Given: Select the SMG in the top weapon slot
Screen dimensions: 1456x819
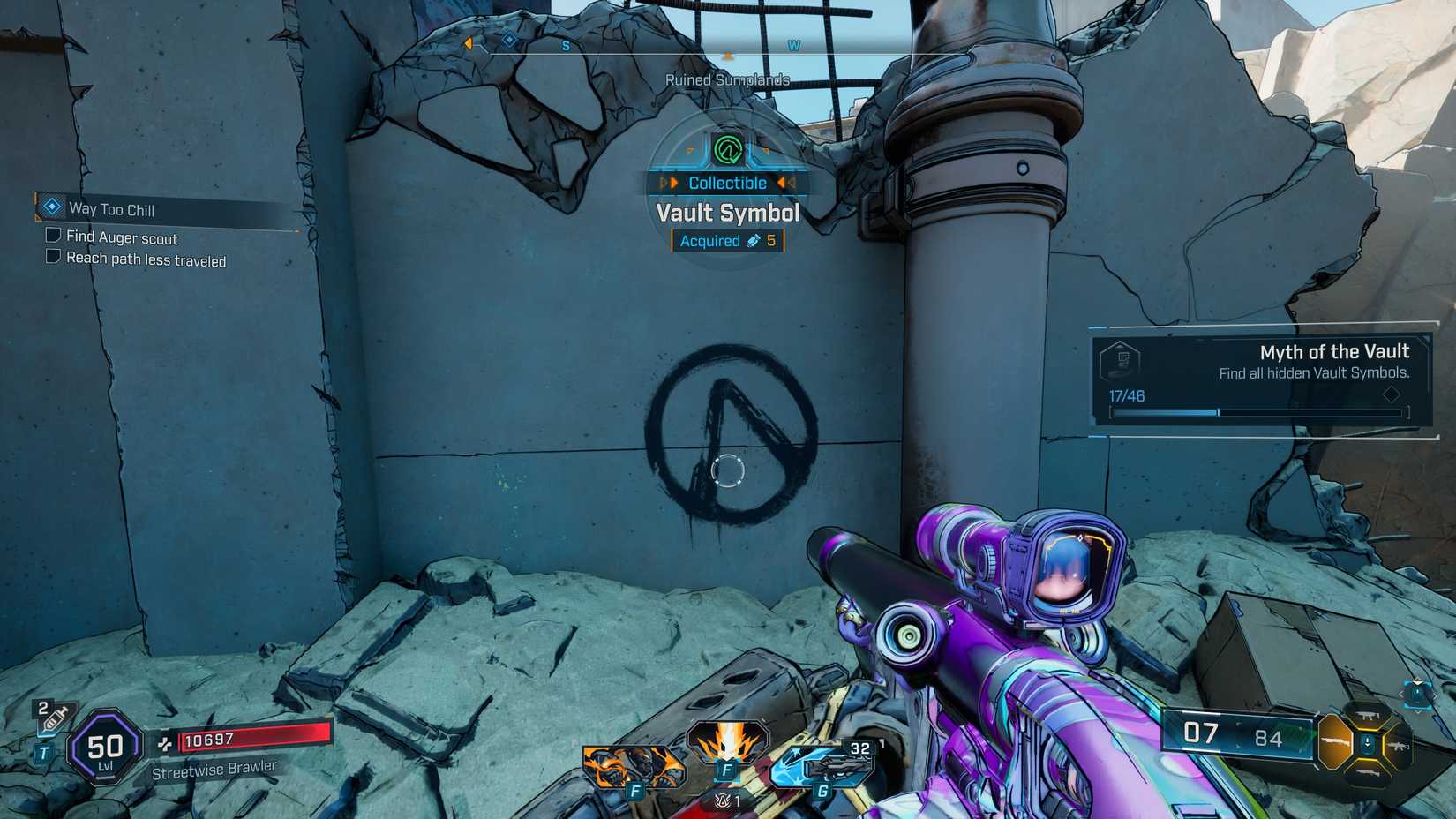Looking at the screenshot, I should pos(1369,717).
